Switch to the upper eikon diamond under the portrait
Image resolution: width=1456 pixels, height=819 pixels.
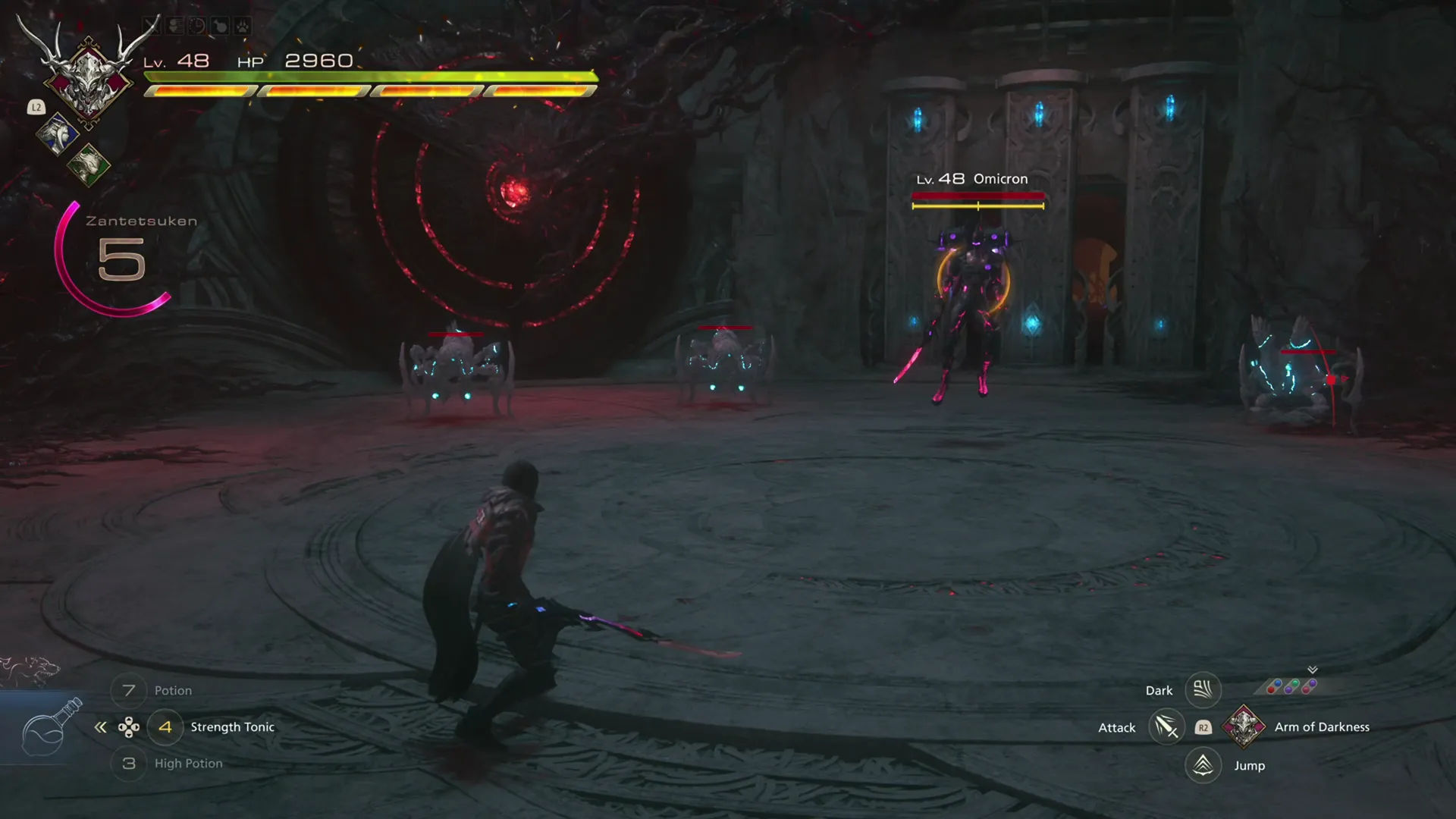tap(59, 133)
